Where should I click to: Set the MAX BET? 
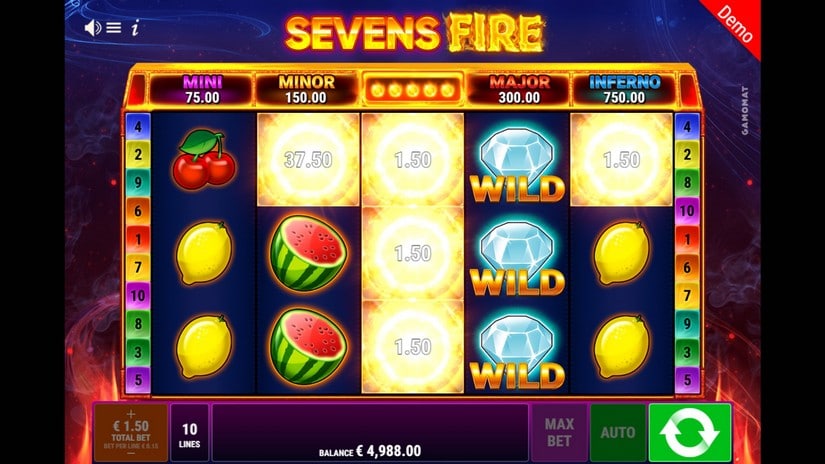point(559,432)
